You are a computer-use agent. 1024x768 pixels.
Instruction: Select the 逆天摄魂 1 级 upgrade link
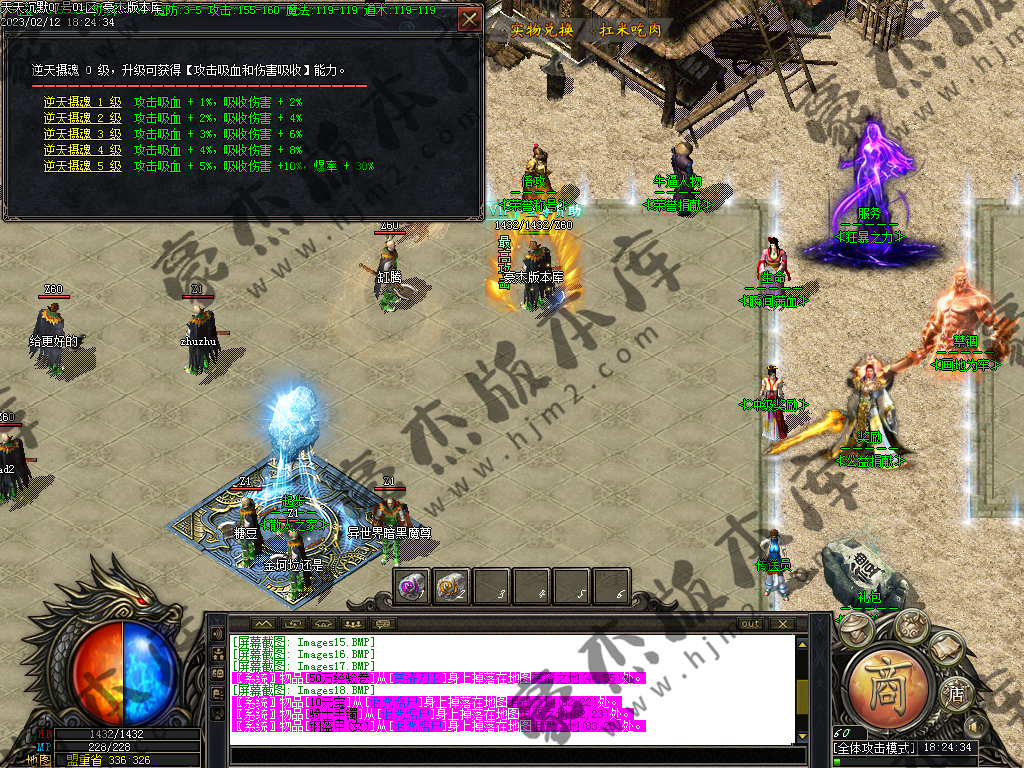pos(82,102)
